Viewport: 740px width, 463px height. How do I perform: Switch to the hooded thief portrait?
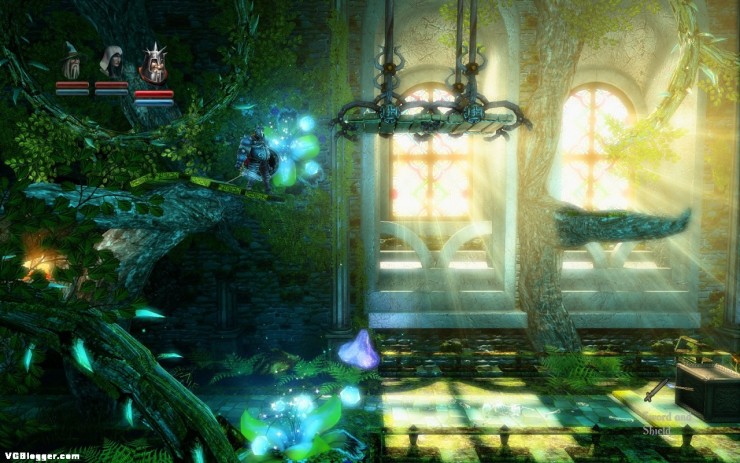[x=111, y=63]
